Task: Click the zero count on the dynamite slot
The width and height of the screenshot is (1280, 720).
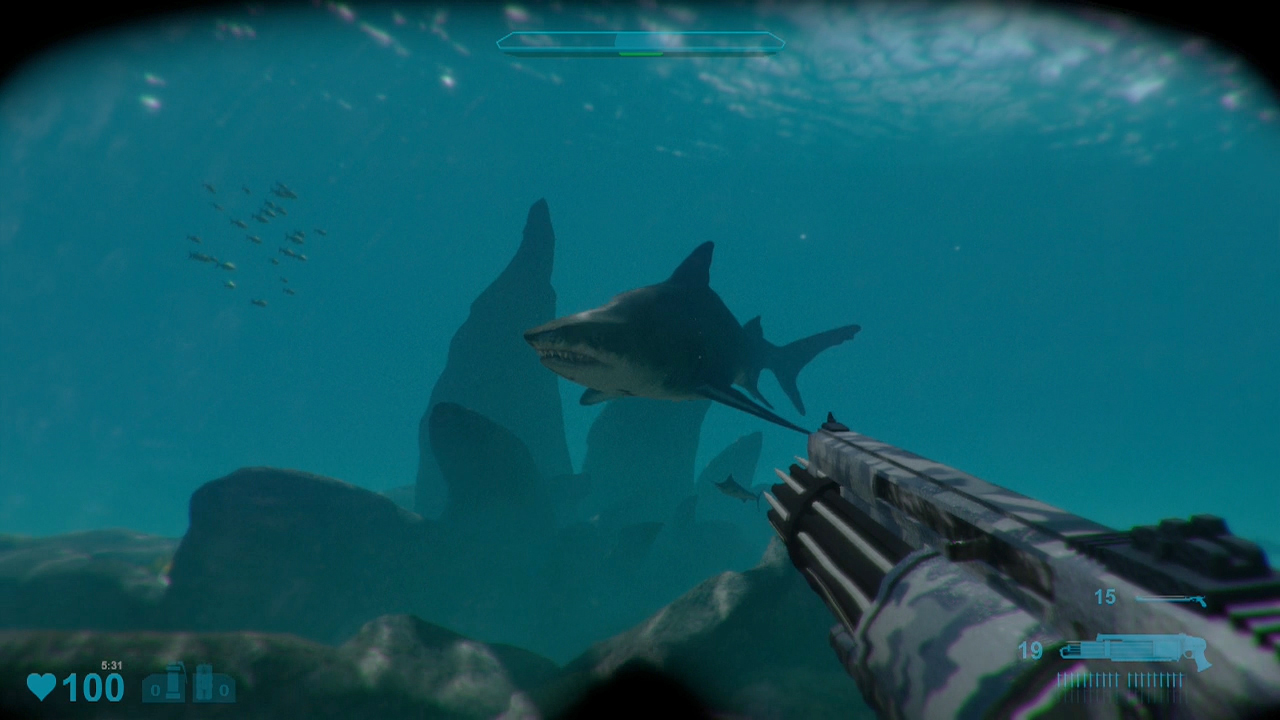Action: coord(225,690)
